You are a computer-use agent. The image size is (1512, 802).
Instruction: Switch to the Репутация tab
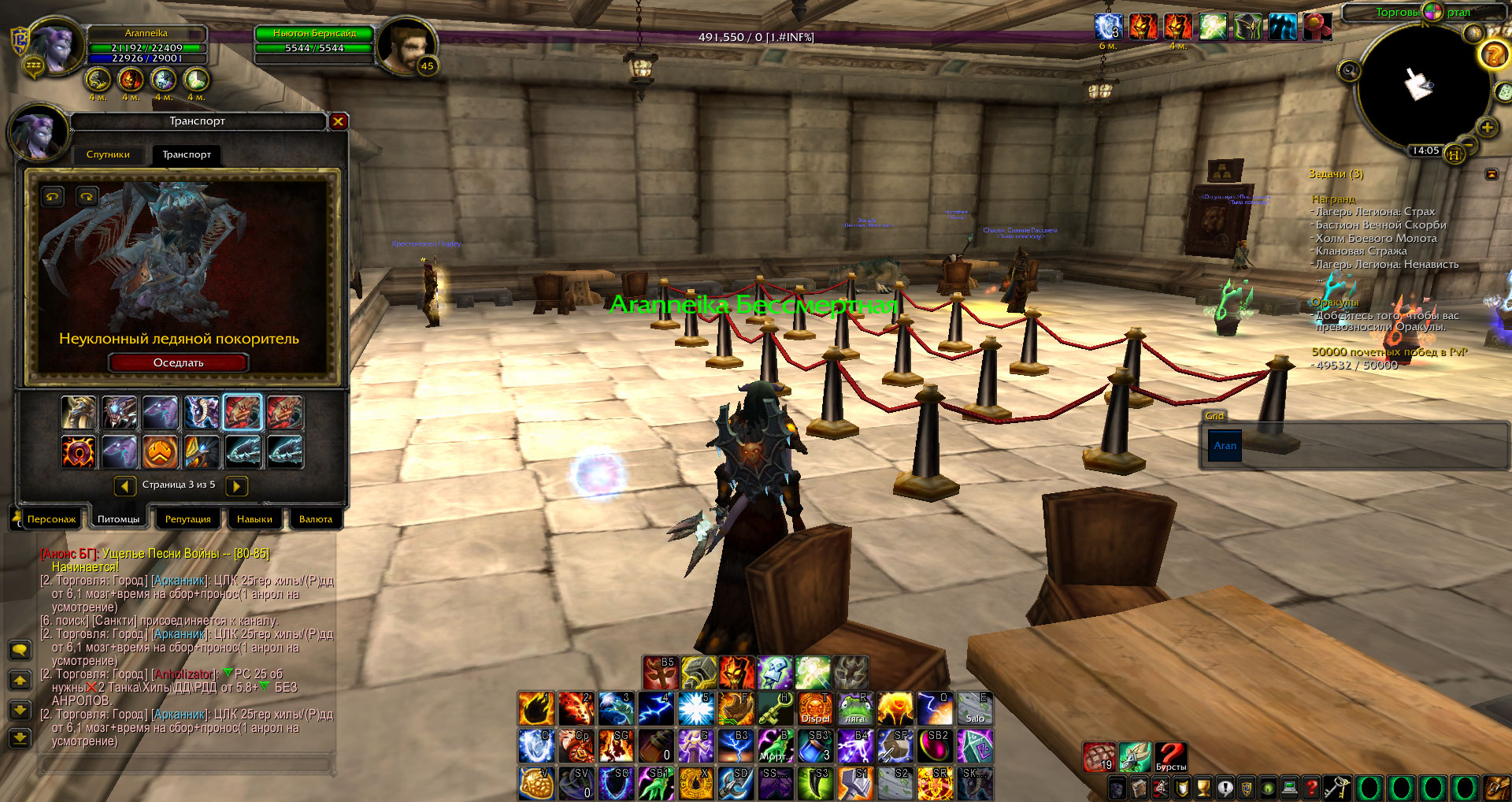click(187, 519)
